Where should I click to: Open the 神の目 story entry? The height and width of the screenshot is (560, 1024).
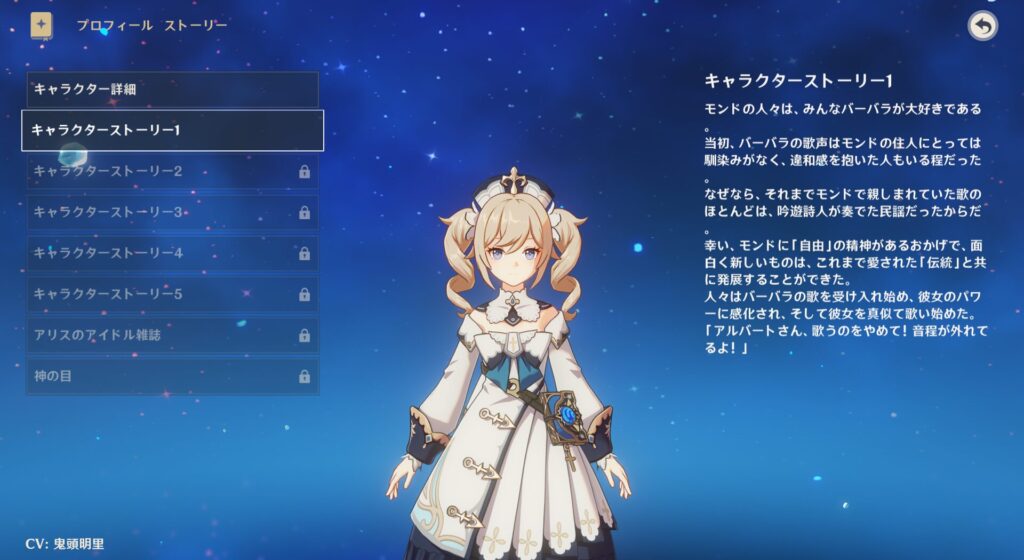click(172, 376)
